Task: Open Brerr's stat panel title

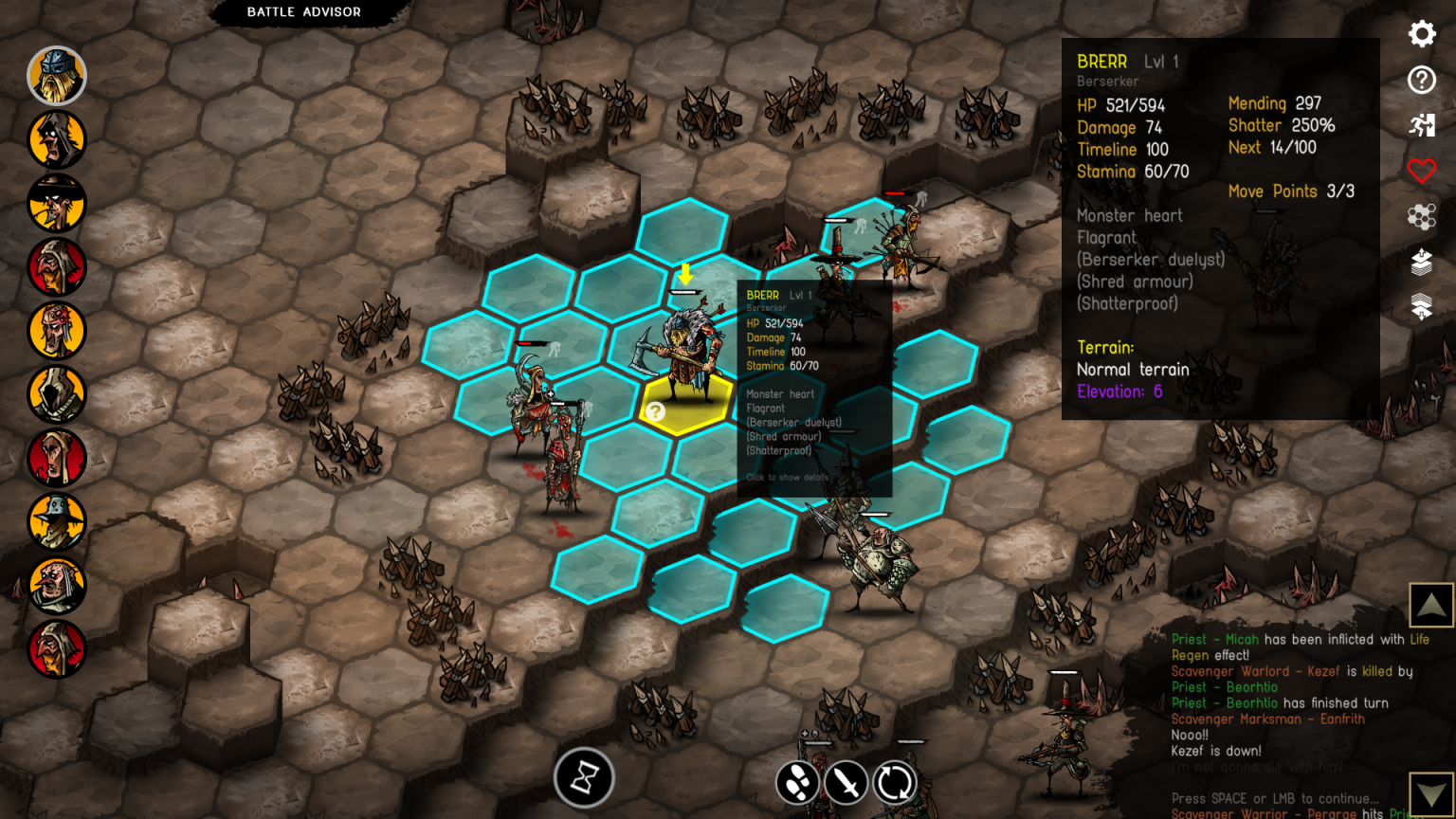Action: [x=1101, y=60]
